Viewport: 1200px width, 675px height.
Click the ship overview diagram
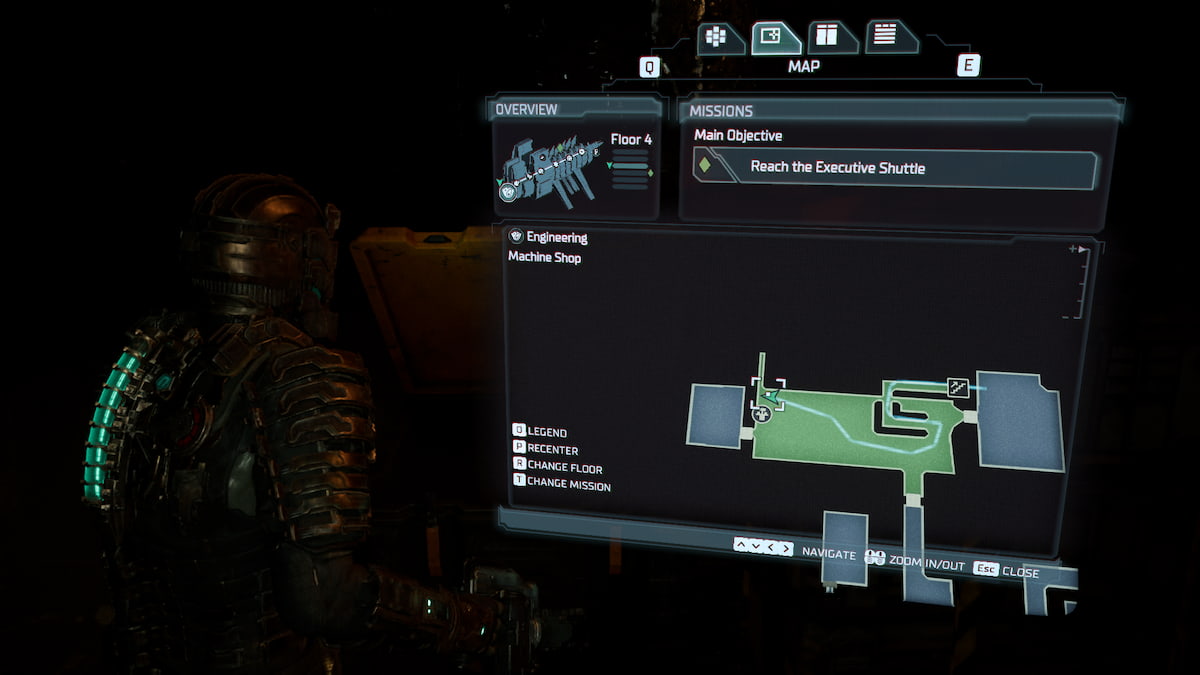click(548, 168)
